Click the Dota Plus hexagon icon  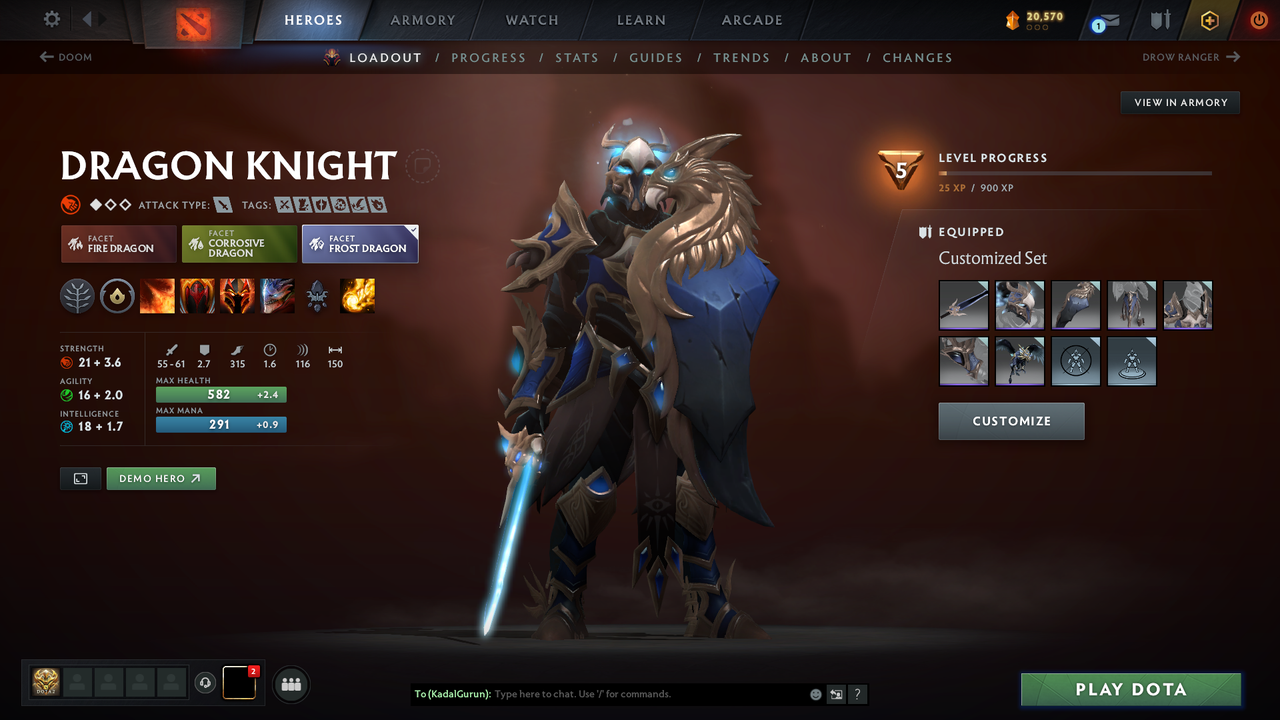click(x=1209, y=20)
